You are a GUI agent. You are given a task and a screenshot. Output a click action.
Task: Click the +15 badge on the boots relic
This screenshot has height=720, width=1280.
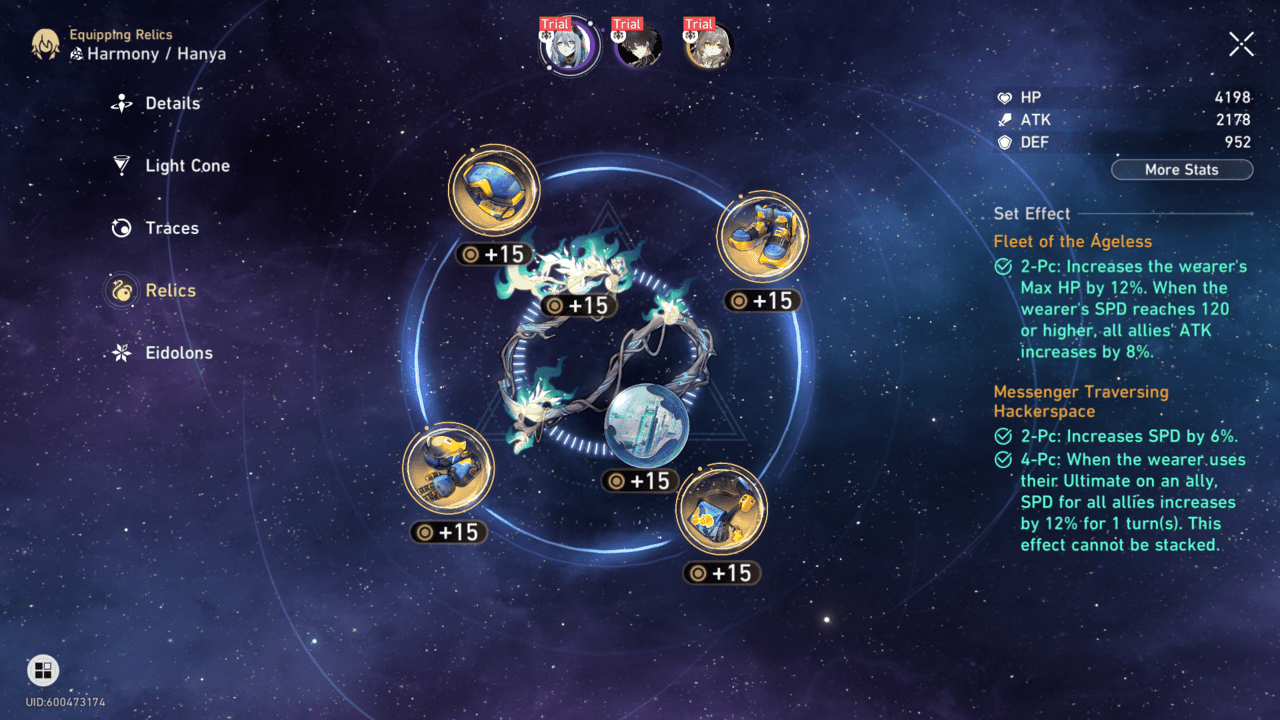coord(762,300)
